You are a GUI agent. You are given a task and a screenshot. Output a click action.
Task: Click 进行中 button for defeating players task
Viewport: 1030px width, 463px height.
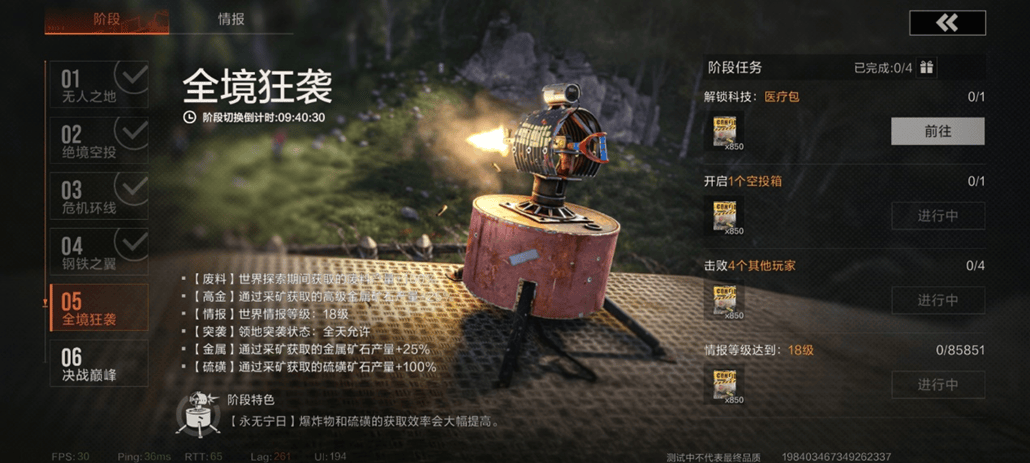pos(937,300)
